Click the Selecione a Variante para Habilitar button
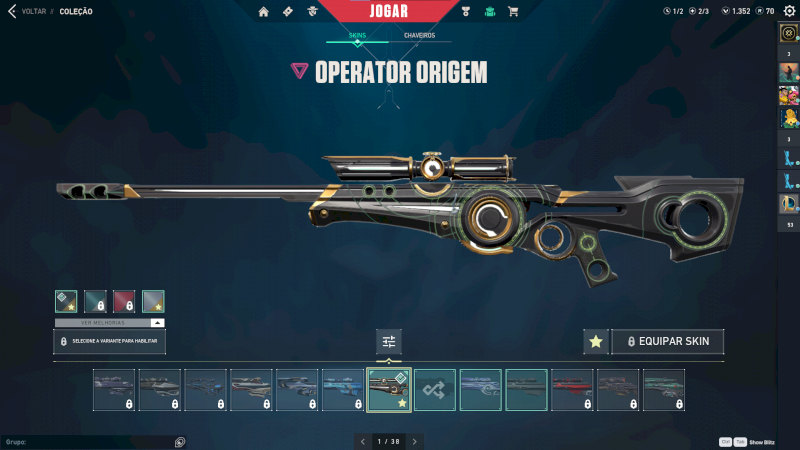Viewport: 800px width, 450px height. click(109, 342)
